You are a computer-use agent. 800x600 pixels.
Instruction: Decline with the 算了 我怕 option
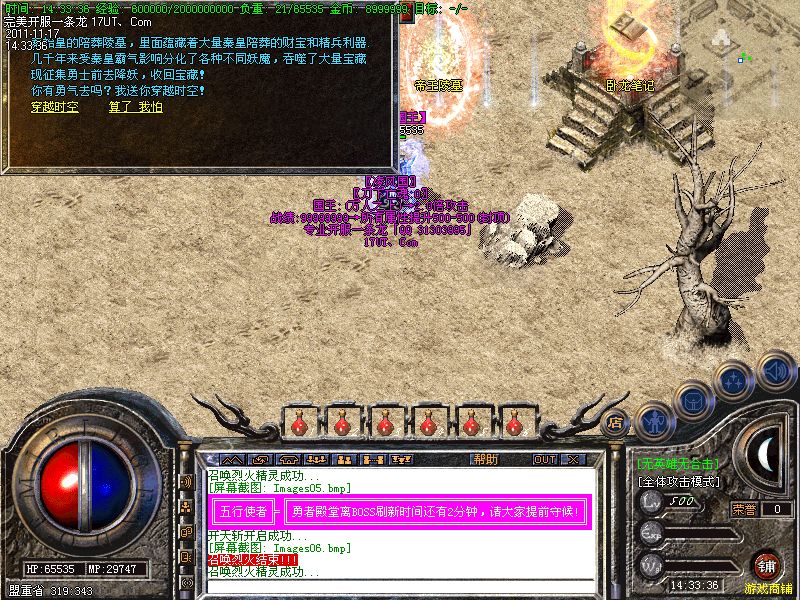tap(135, 107)
